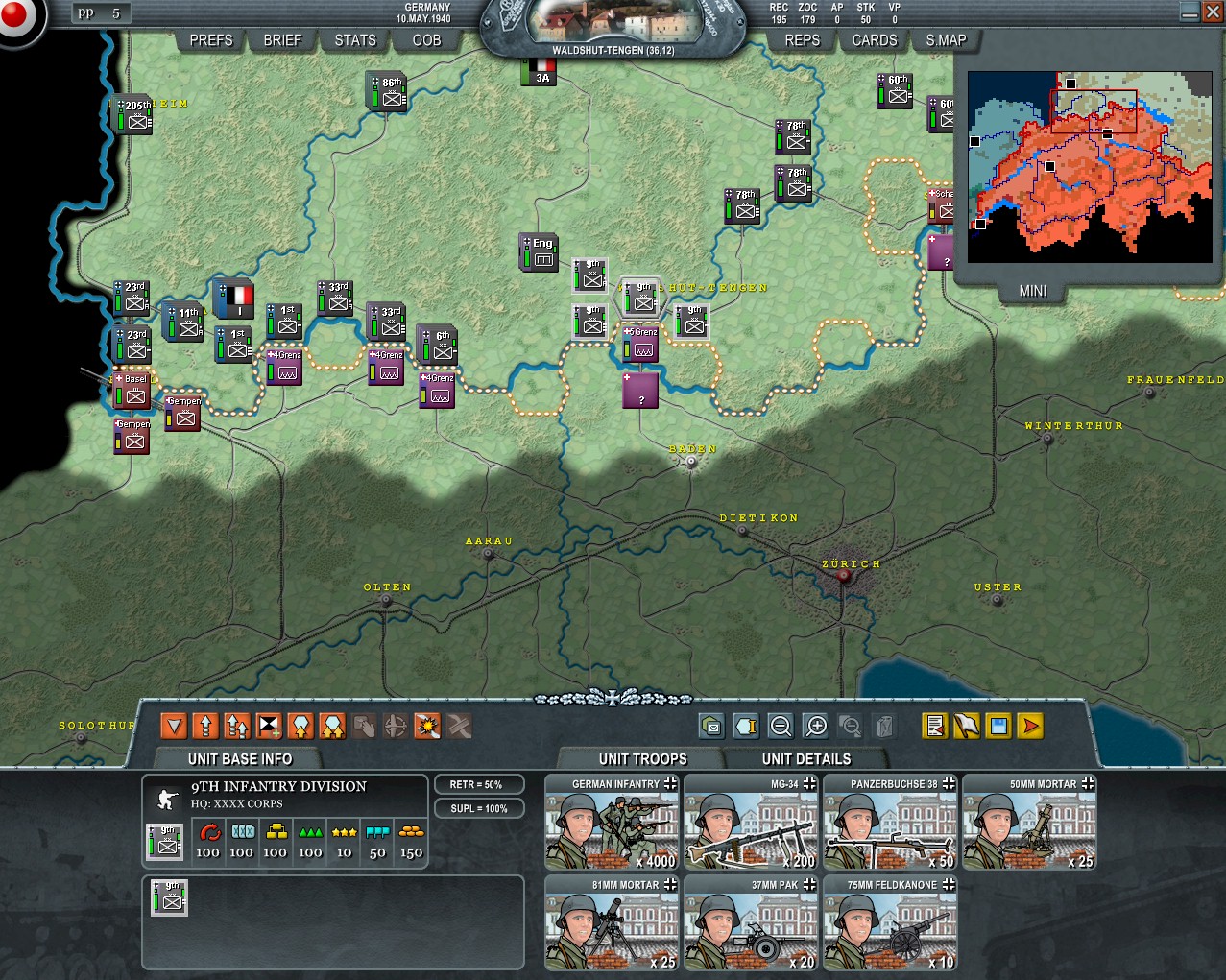Select the German Infantry troop card
Viewport: 1226px width, 980px height.
(612, 823)
